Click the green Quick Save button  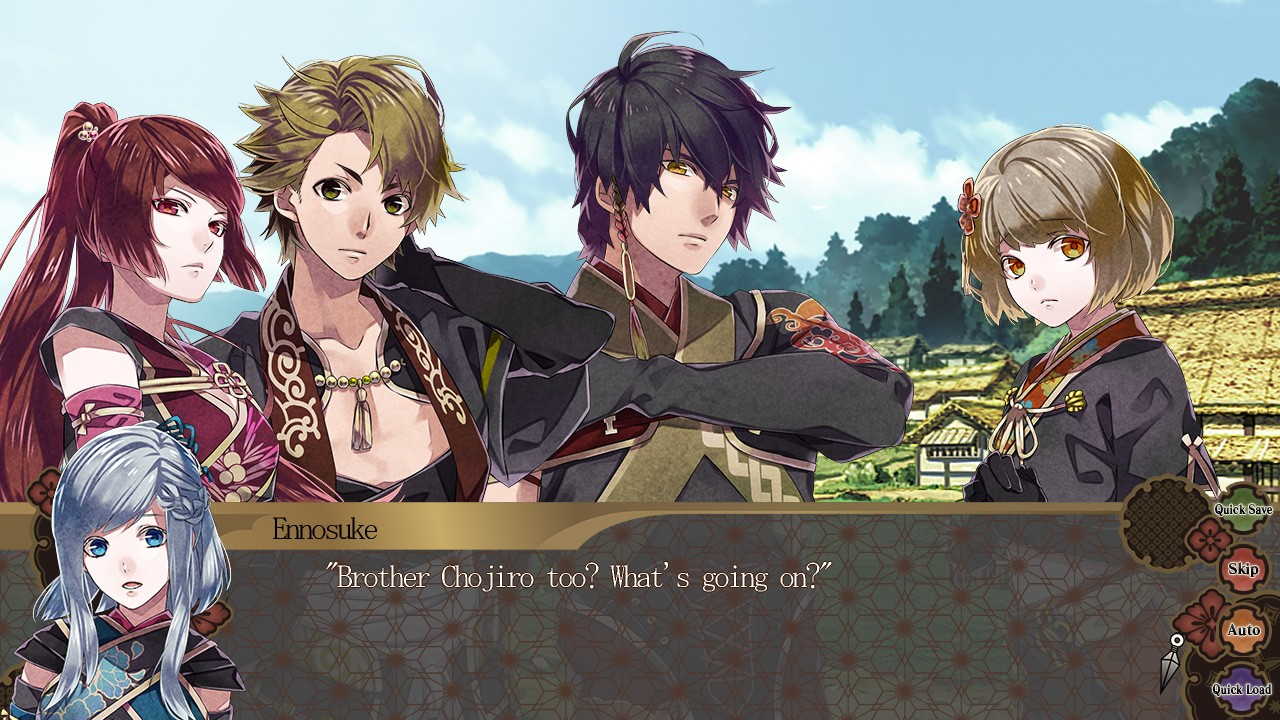(x=1243, y=510)
